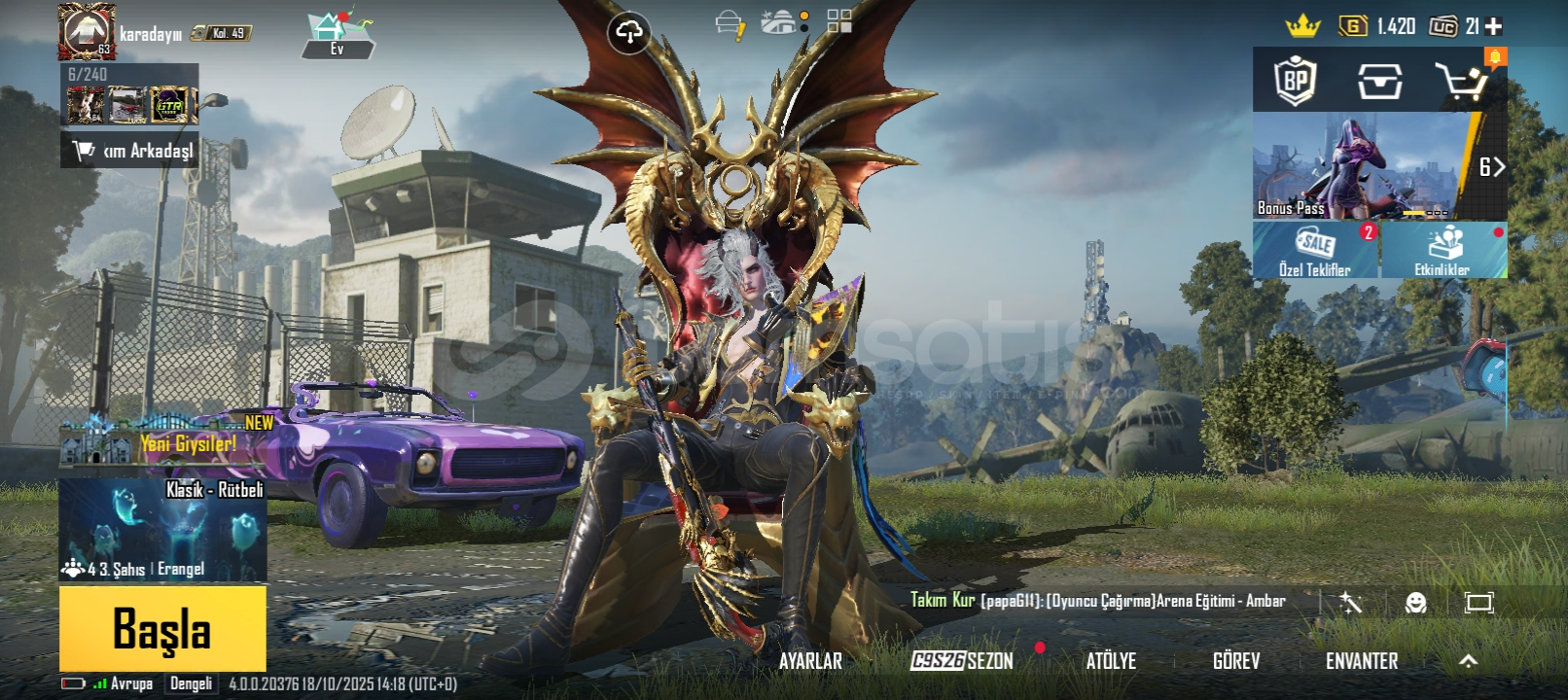1568x700 pixels.
Task: Open Etkinlikler events
Action: click(1443, 250)
